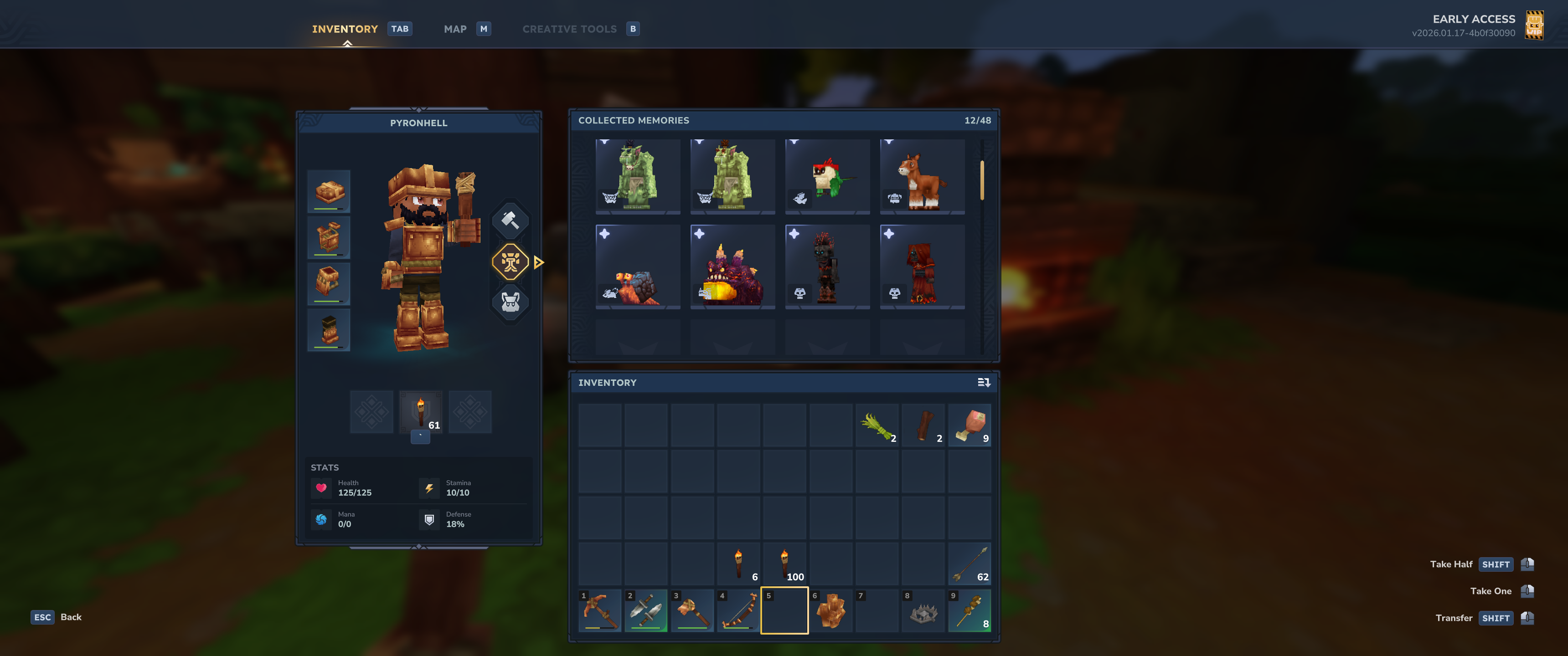Open the hammer crafting section

tap(510, 220)
